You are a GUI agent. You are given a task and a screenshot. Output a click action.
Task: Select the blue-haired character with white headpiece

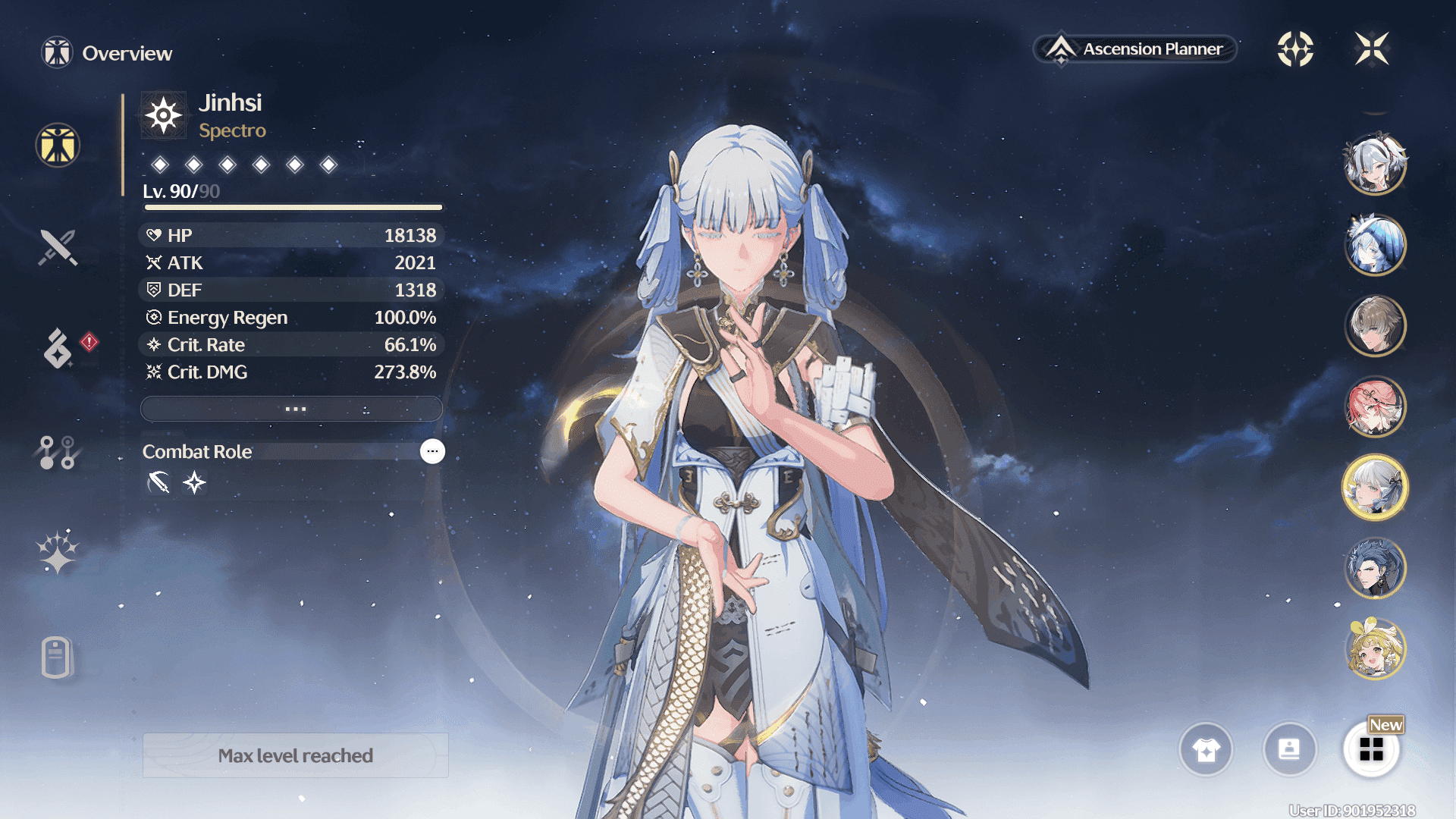click(x=1375, y=245)
